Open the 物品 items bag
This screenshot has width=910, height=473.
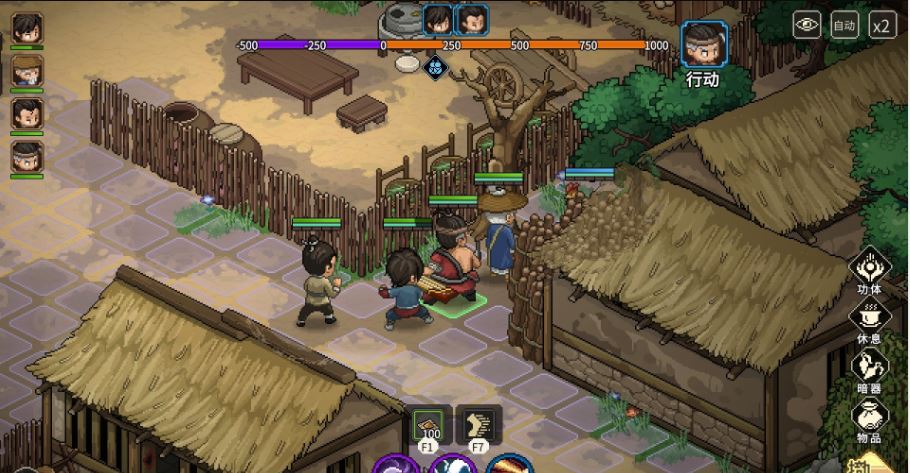[x=869, y=416]
